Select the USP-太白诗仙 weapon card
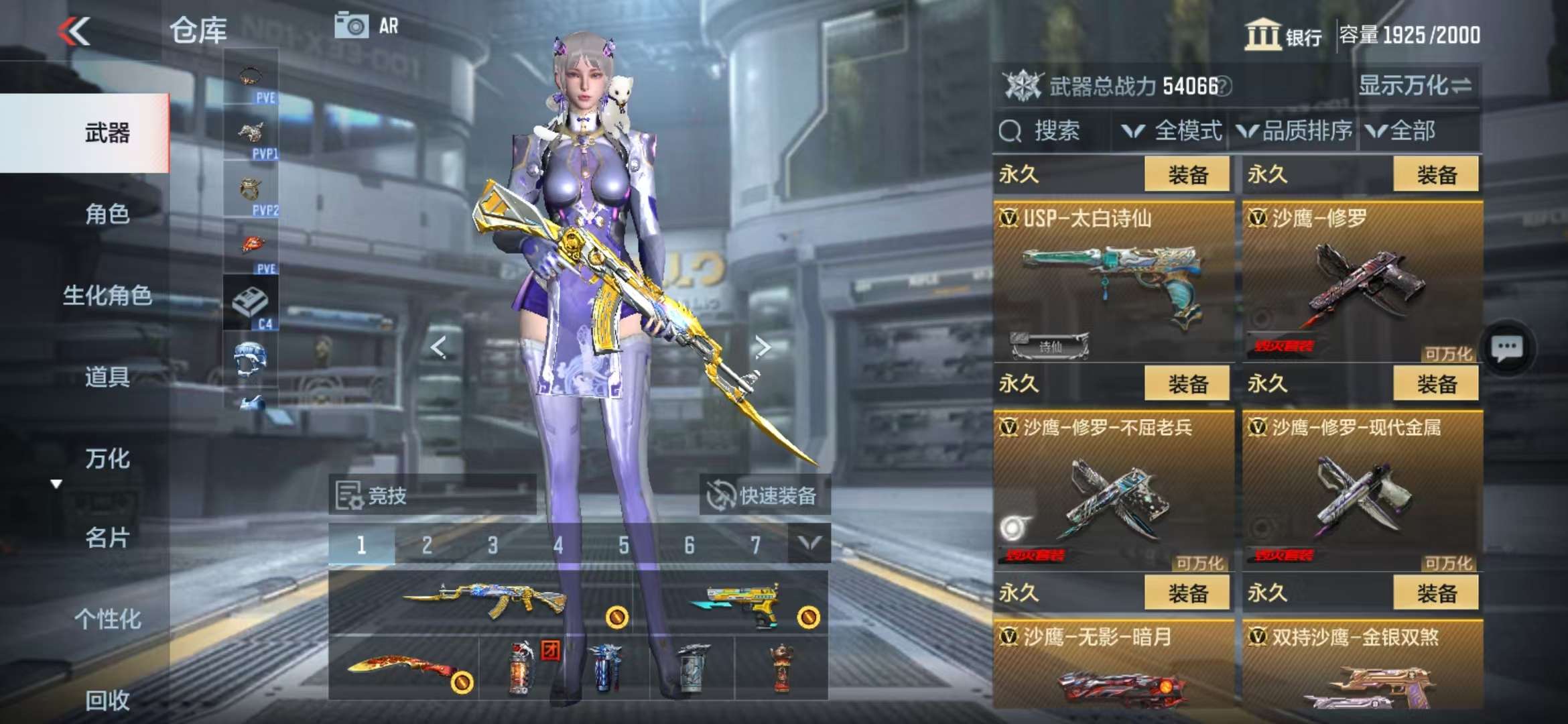This screenshot has width=1568, height=724. [x=1113, y=282]
